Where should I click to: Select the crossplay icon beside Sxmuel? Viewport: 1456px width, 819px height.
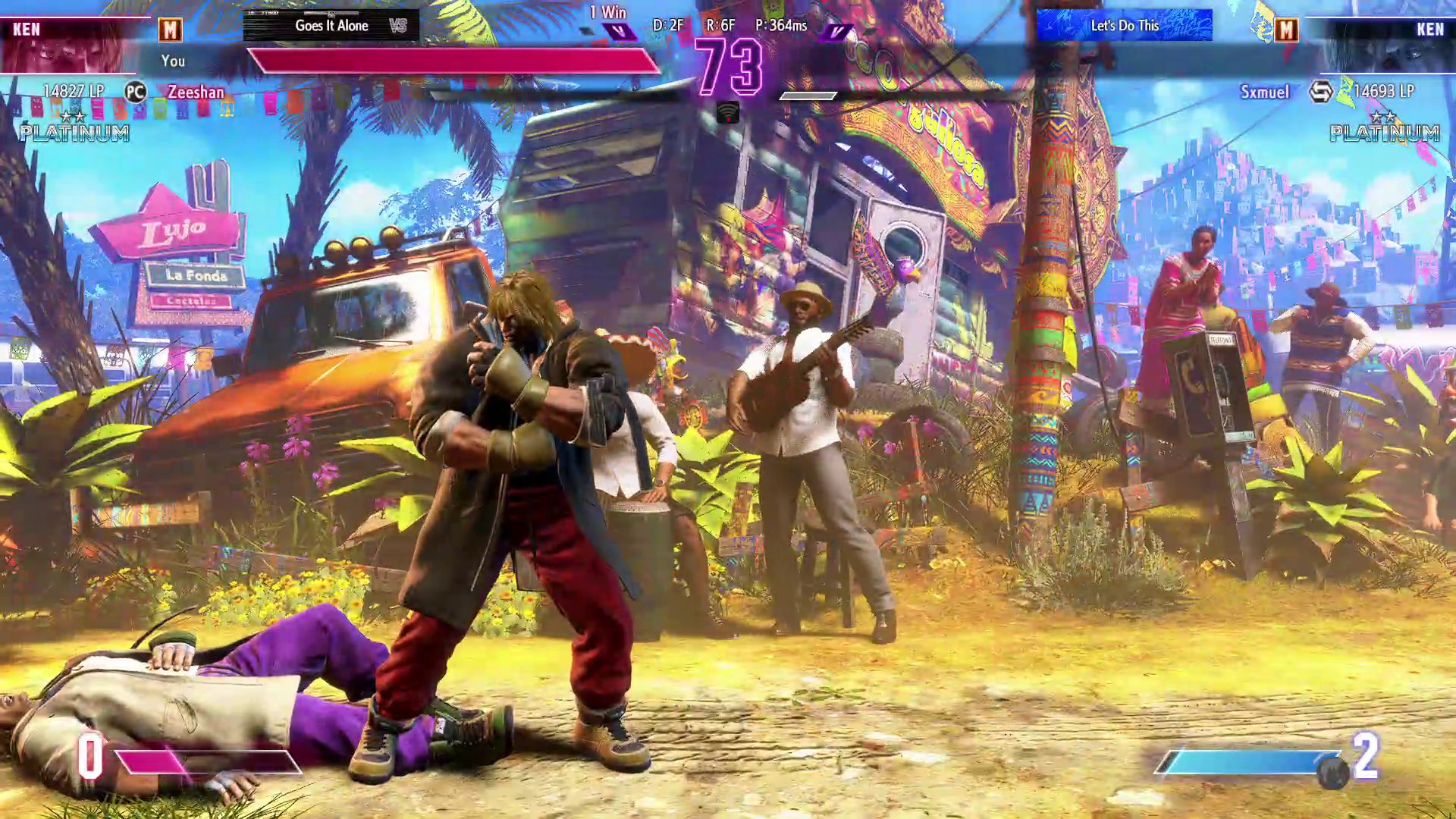(1320, 93)
